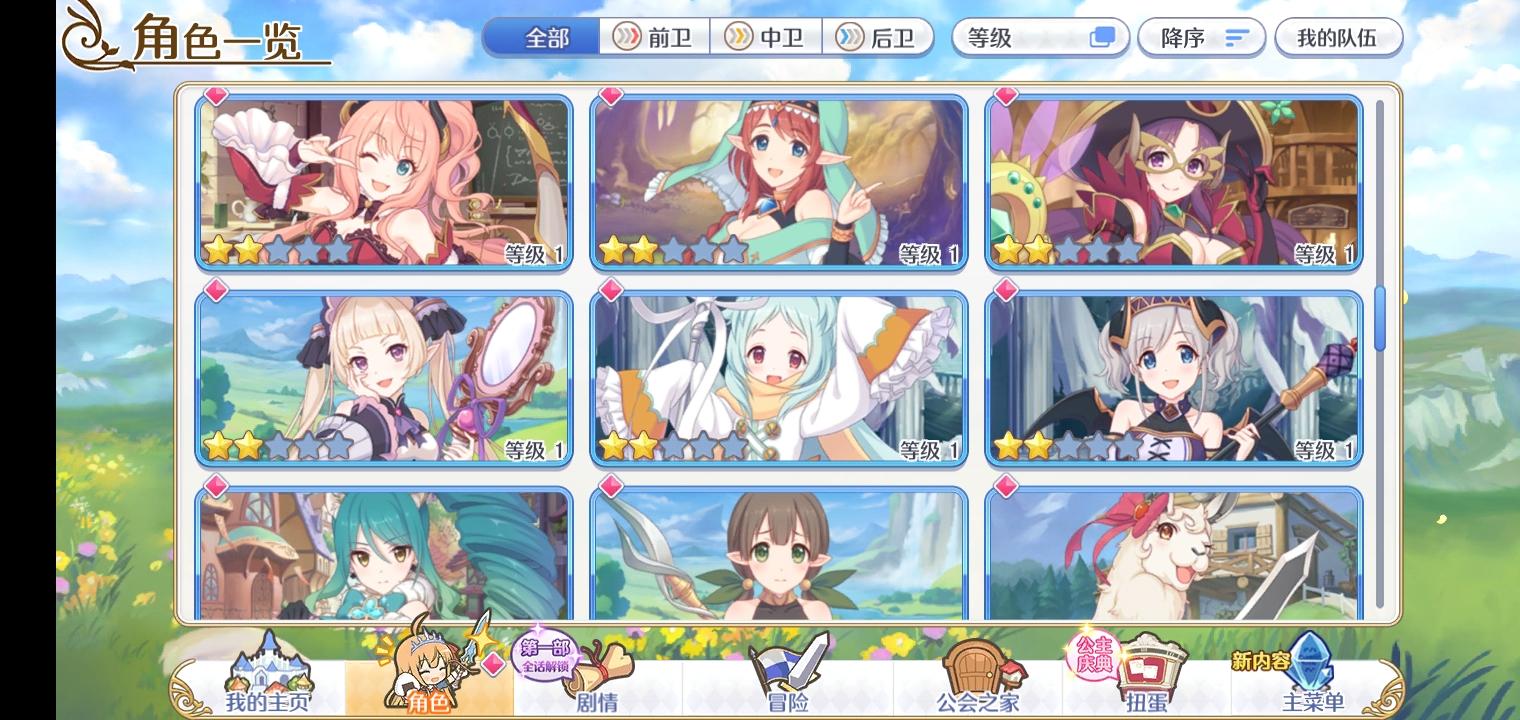1520x720 pixels.
Task: Enter the 公会之家 guild house icon
Action: (975, 670)
